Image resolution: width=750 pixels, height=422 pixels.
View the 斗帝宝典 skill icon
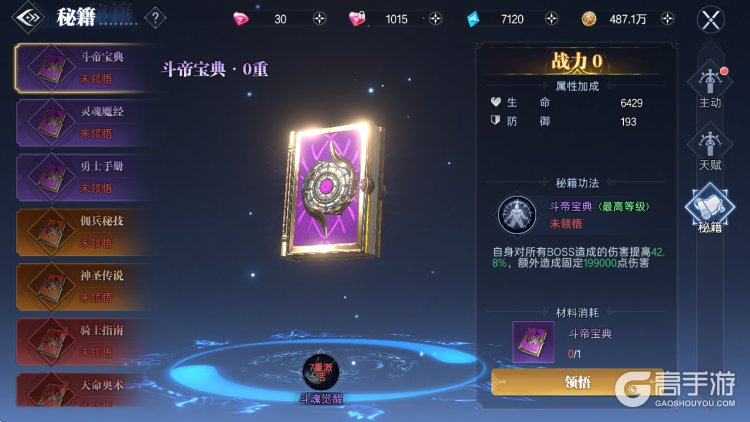pyautogui.click(x=517, y=214)
